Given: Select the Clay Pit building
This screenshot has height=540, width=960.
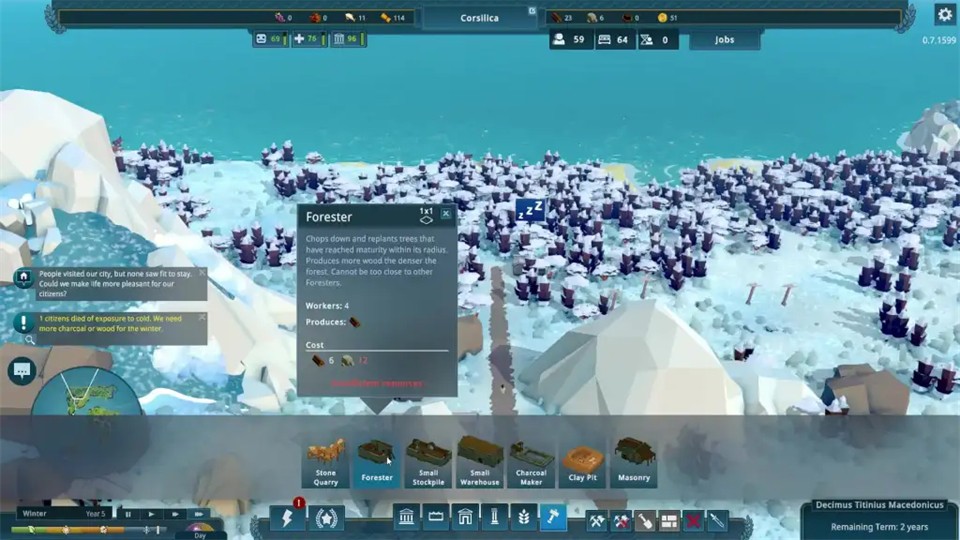Looking at the screenshot, I should pos(583,461).
